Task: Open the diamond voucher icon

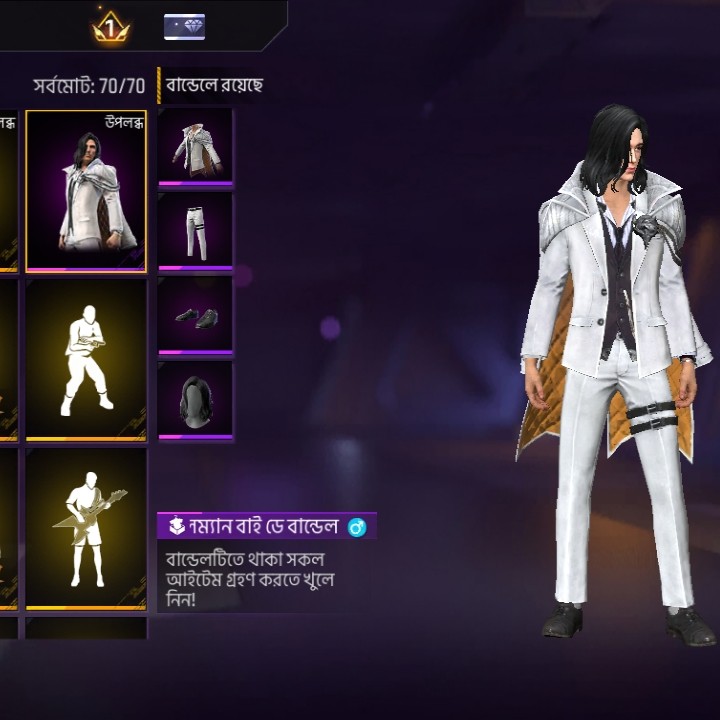Action: (x=185, y=27)
